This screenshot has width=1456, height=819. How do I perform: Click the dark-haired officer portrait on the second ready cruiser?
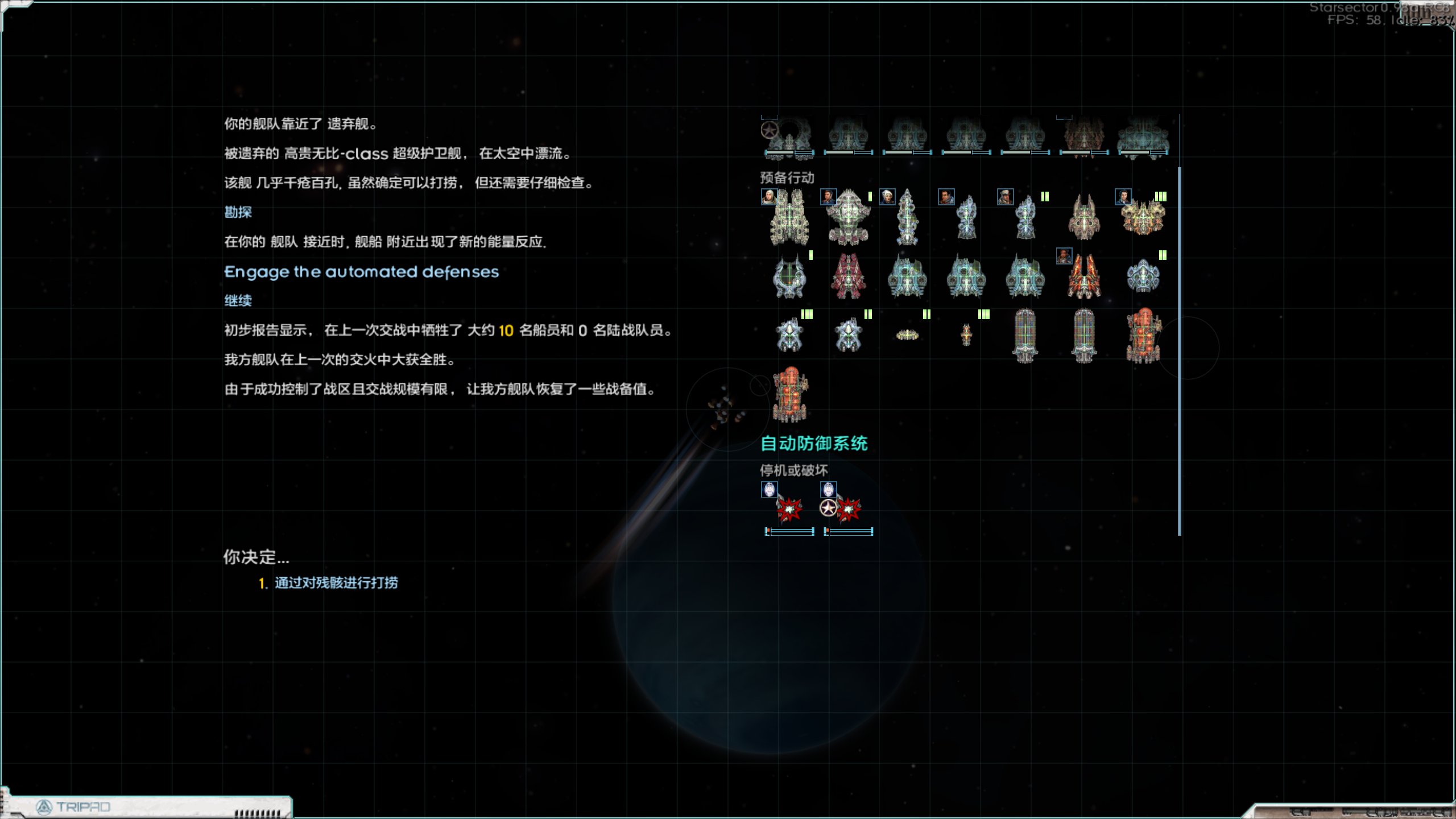pyautogui.click(x=828, y=196)
